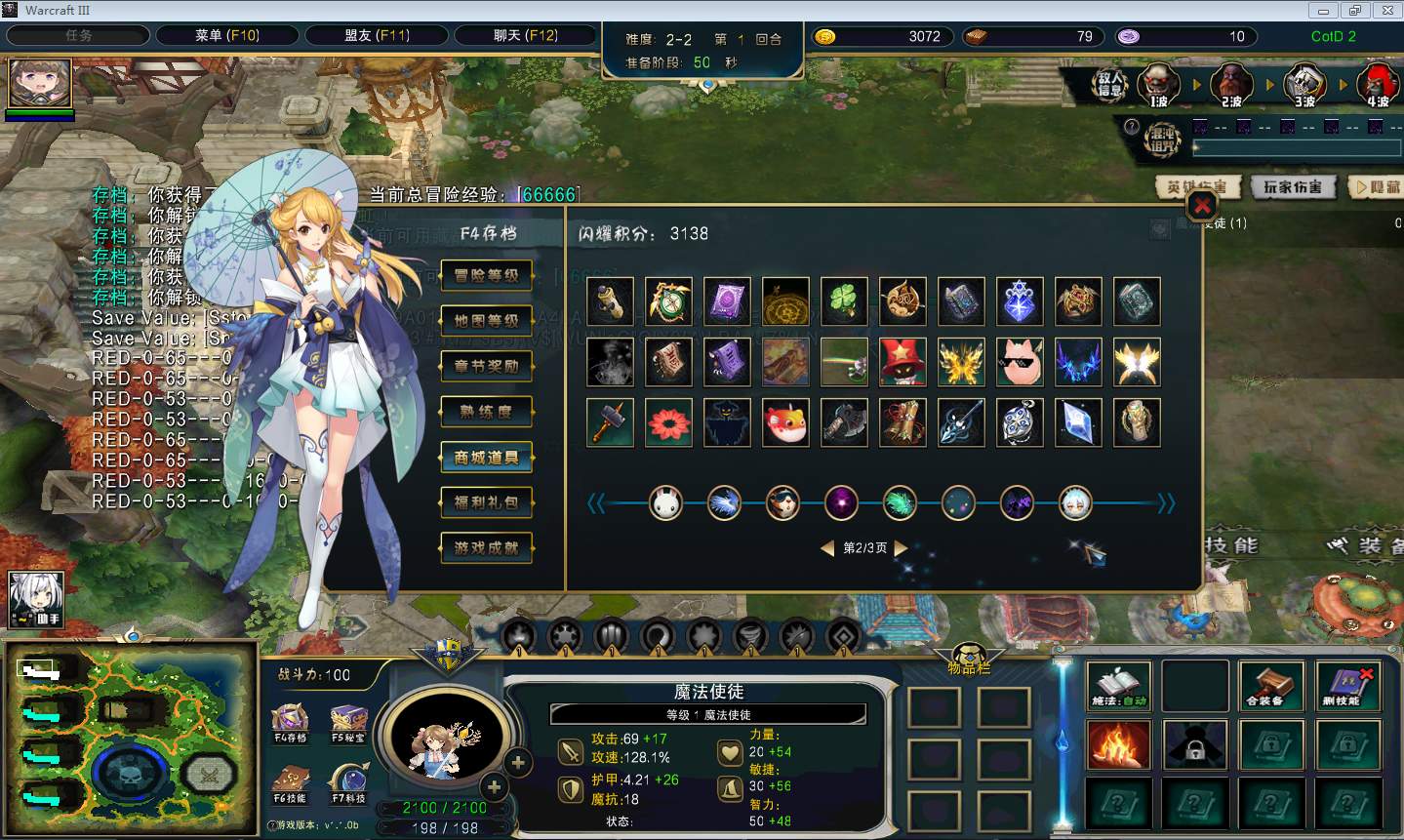
Task: Choose the 福利礼包 tab
Action: (486, 502)
